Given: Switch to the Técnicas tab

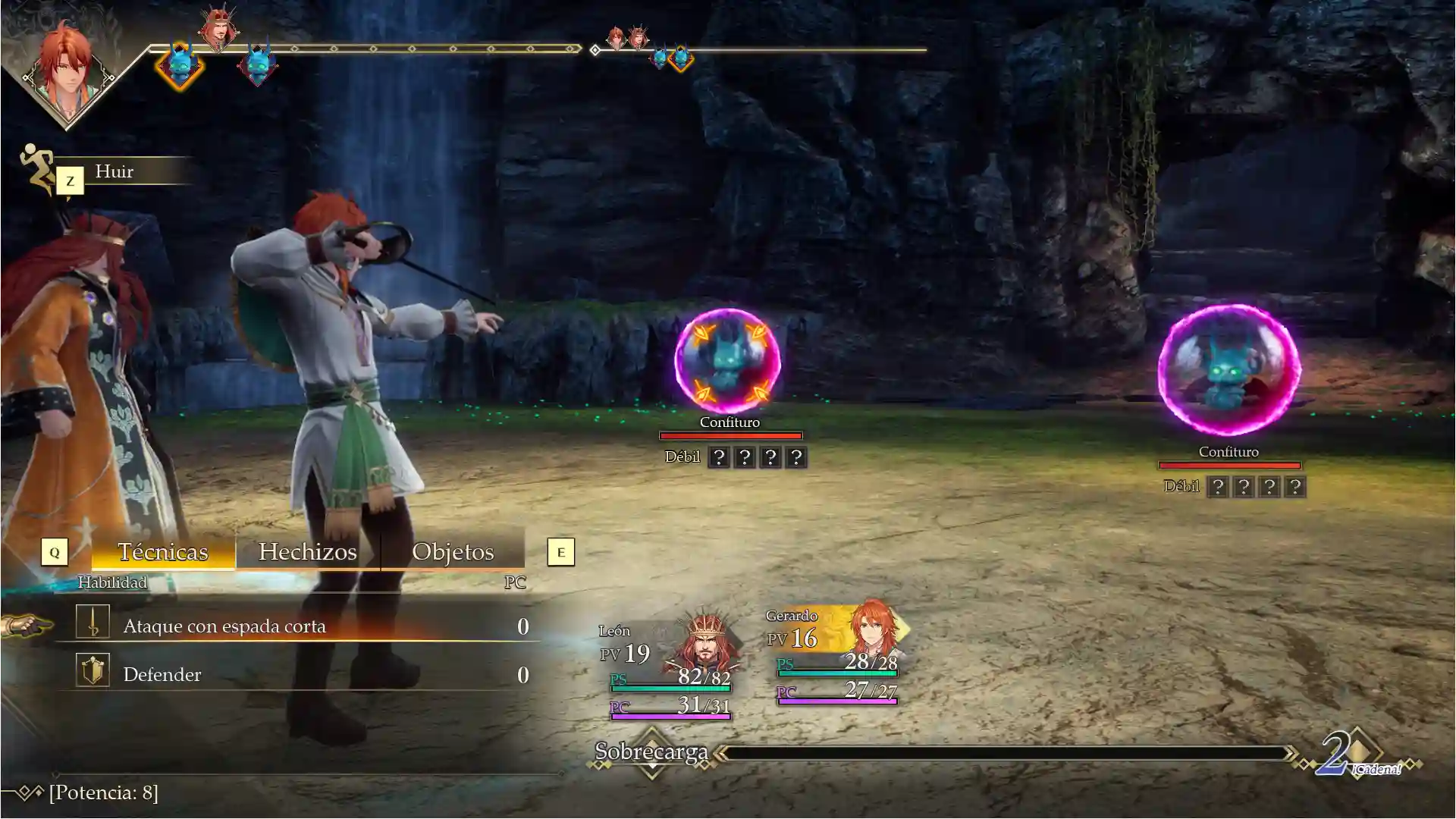Looking at the screenshot, I should click(x=162, y=552).
